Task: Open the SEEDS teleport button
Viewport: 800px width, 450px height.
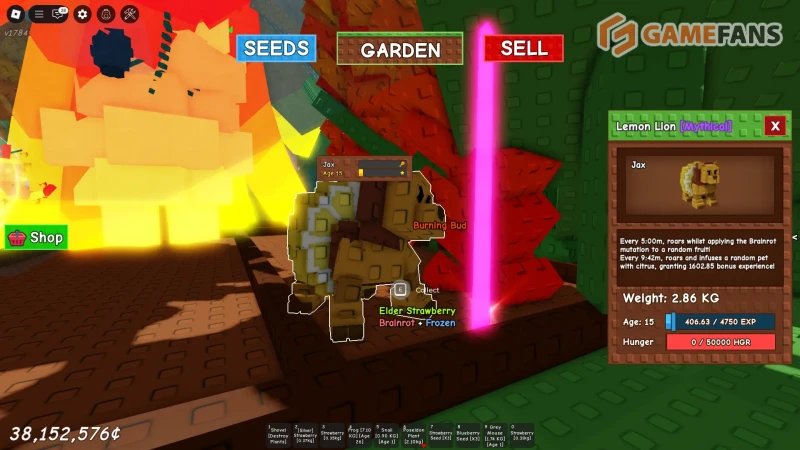Action: point(276,48)
